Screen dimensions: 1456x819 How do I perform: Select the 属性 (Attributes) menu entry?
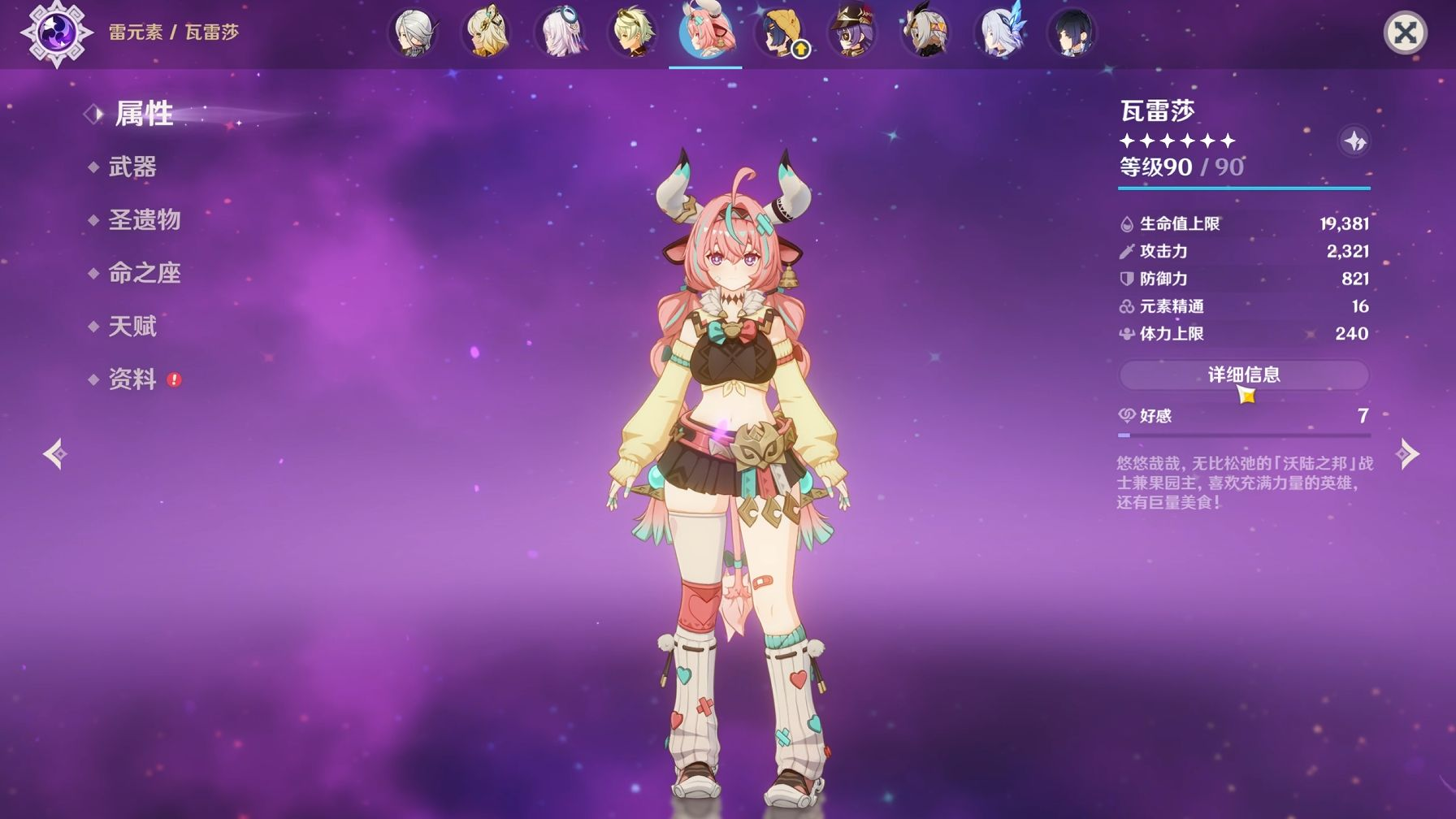click(x=144, y=114)
